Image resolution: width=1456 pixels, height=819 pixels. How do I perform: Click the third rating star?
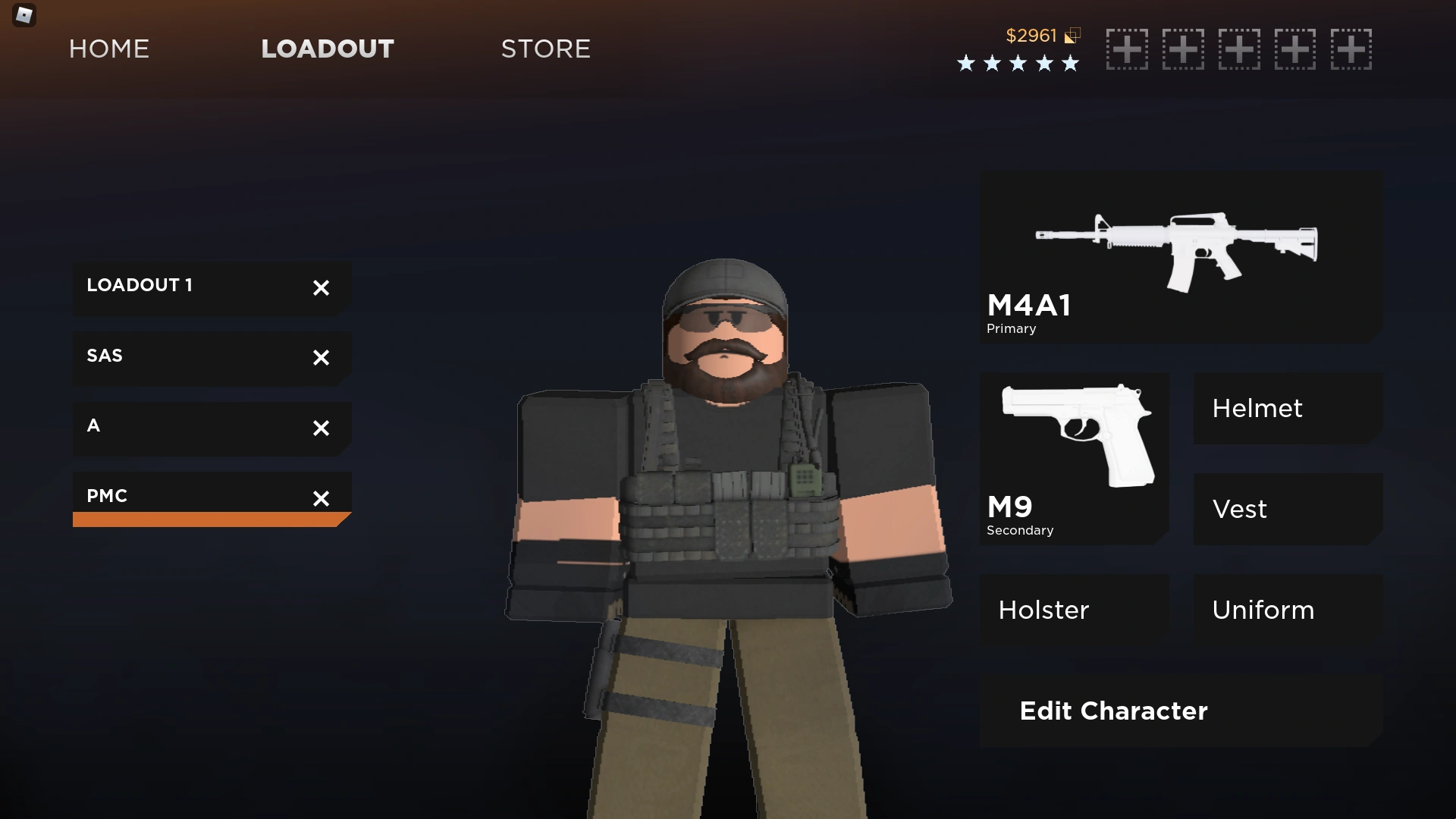[x=1018, y=64]
